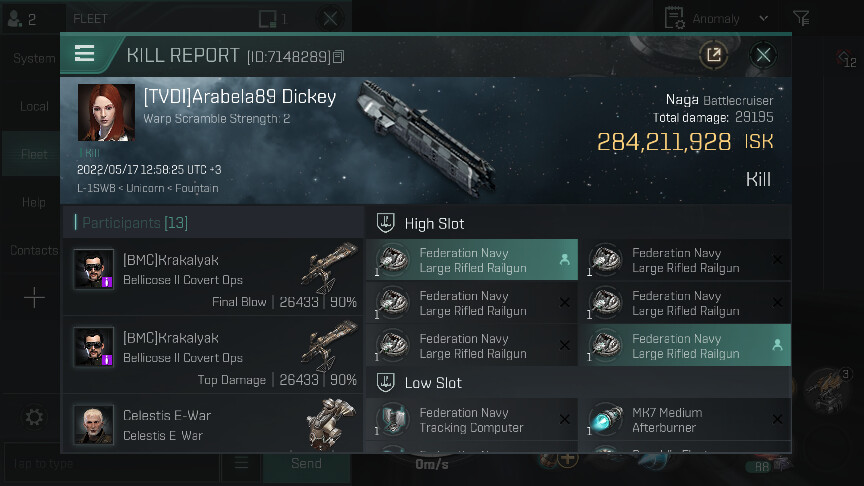Select the Final Blow Krakalyak participant row
The image size is (864, 486).
(x=213, y=279)
